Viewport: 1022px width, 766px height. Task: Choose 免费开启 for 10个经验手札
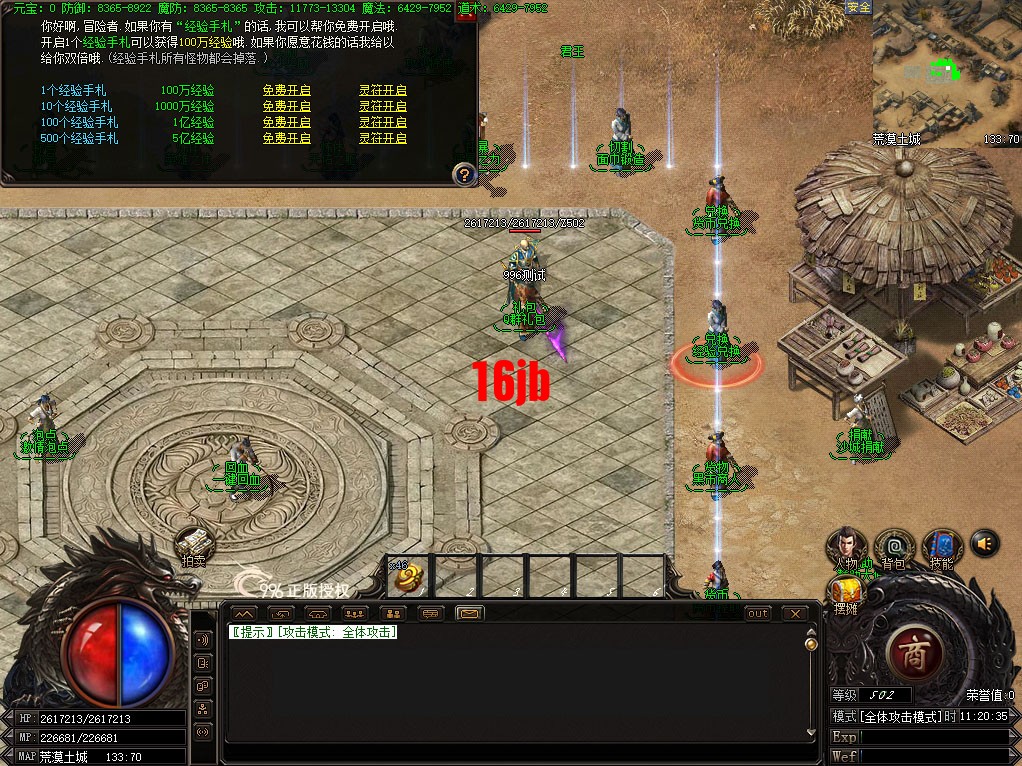click(286, 106)
